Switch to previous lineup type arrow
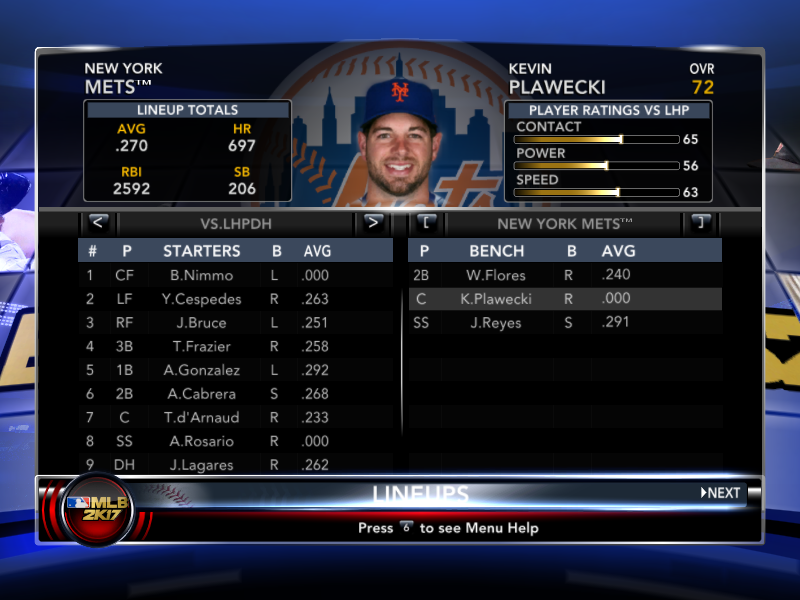Image resolution: width=800 pixels, height=600 pixels. (x=97, y=222)
